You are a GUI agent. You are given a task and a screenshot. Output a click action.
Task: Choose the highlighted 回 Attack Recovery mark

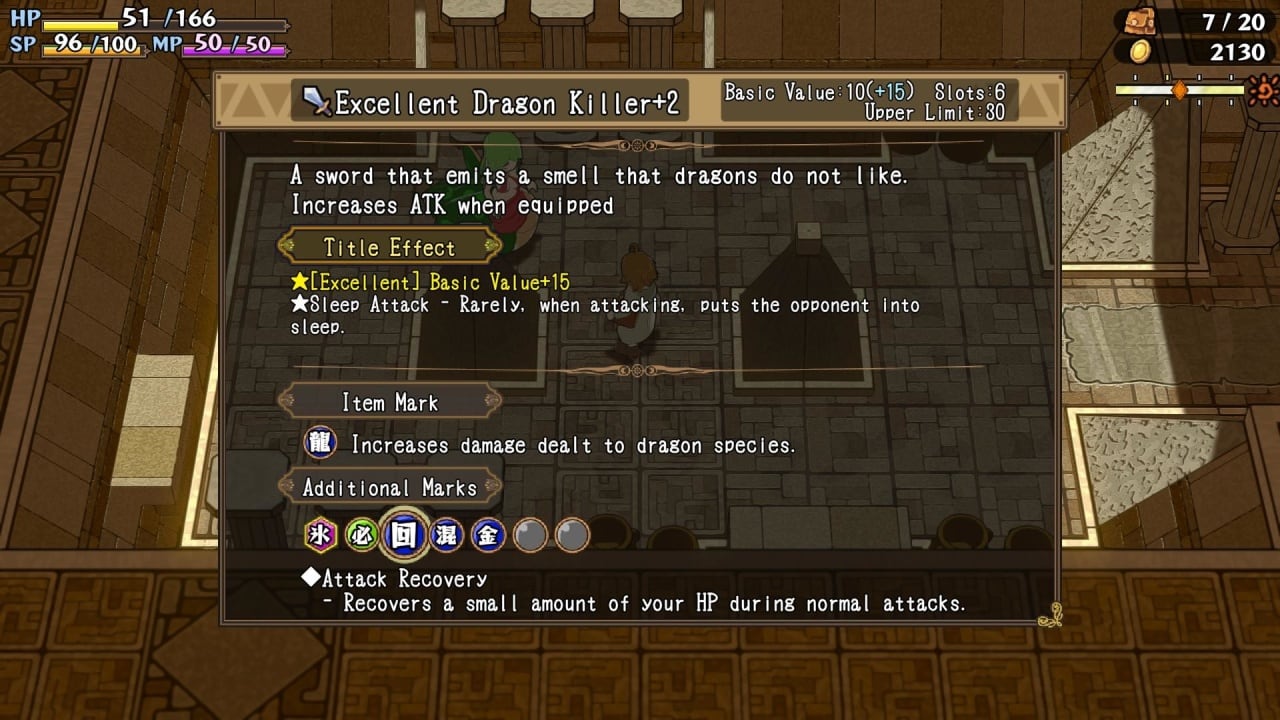pos(403,535)
